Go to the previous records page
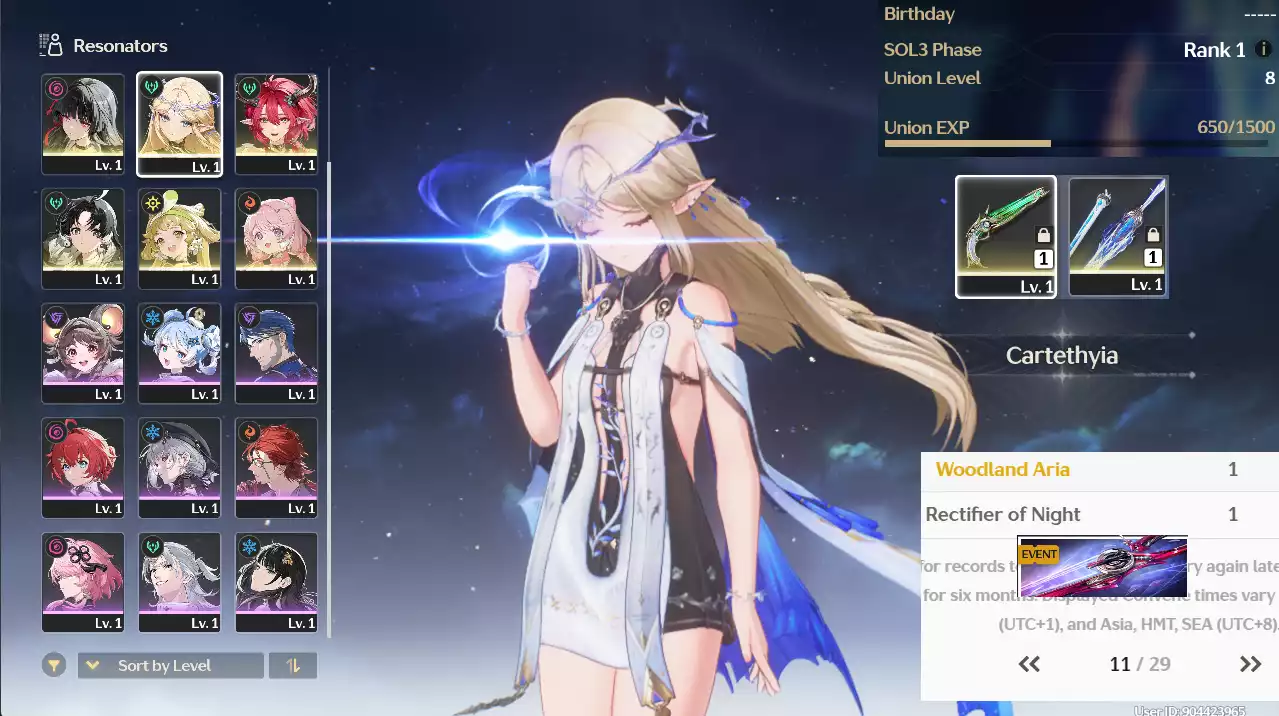The width and height of the screenshot is (1279, 716). coord(1029,664)
